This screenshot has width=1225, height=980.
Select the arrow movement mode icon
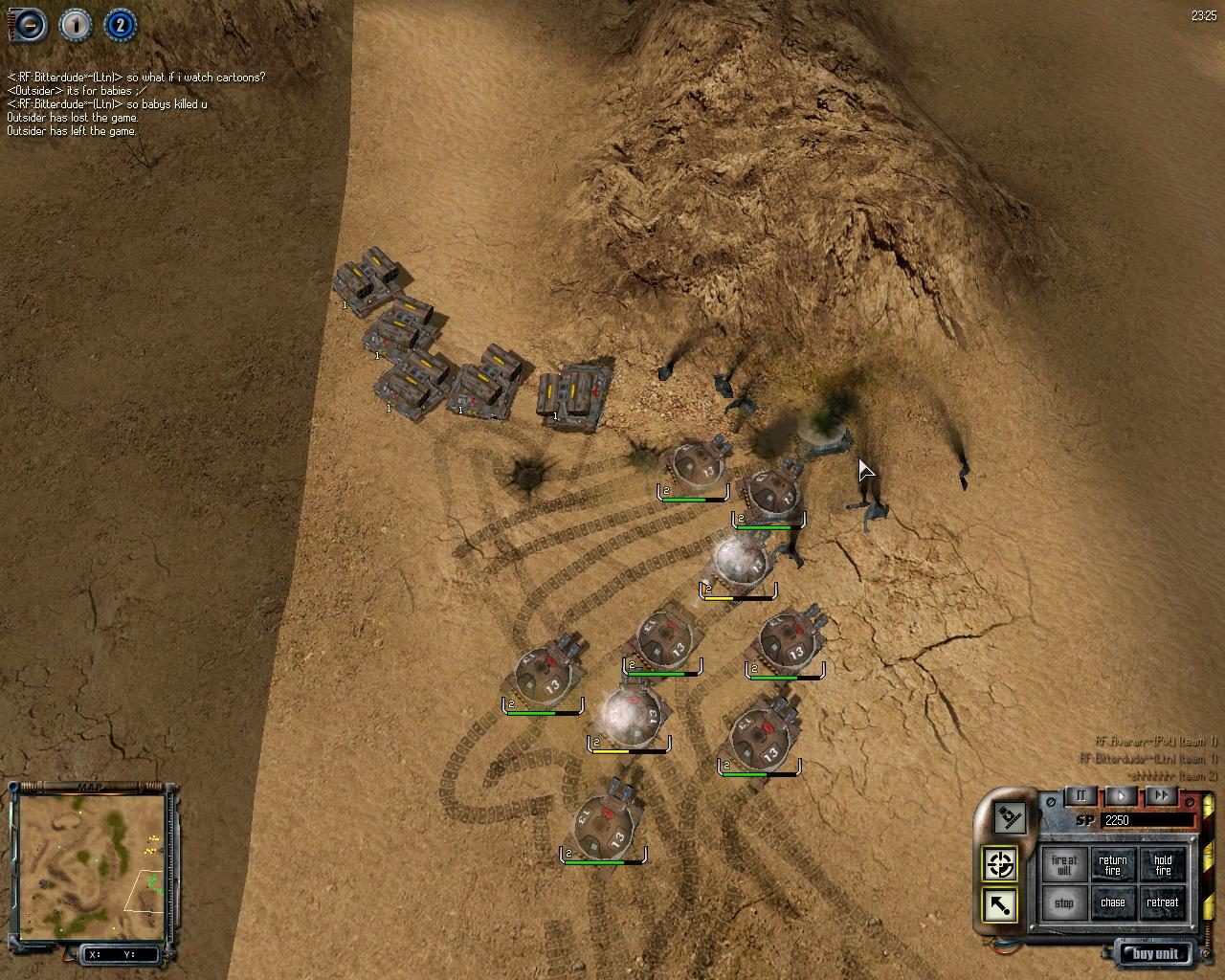(x=1000, y=904)
